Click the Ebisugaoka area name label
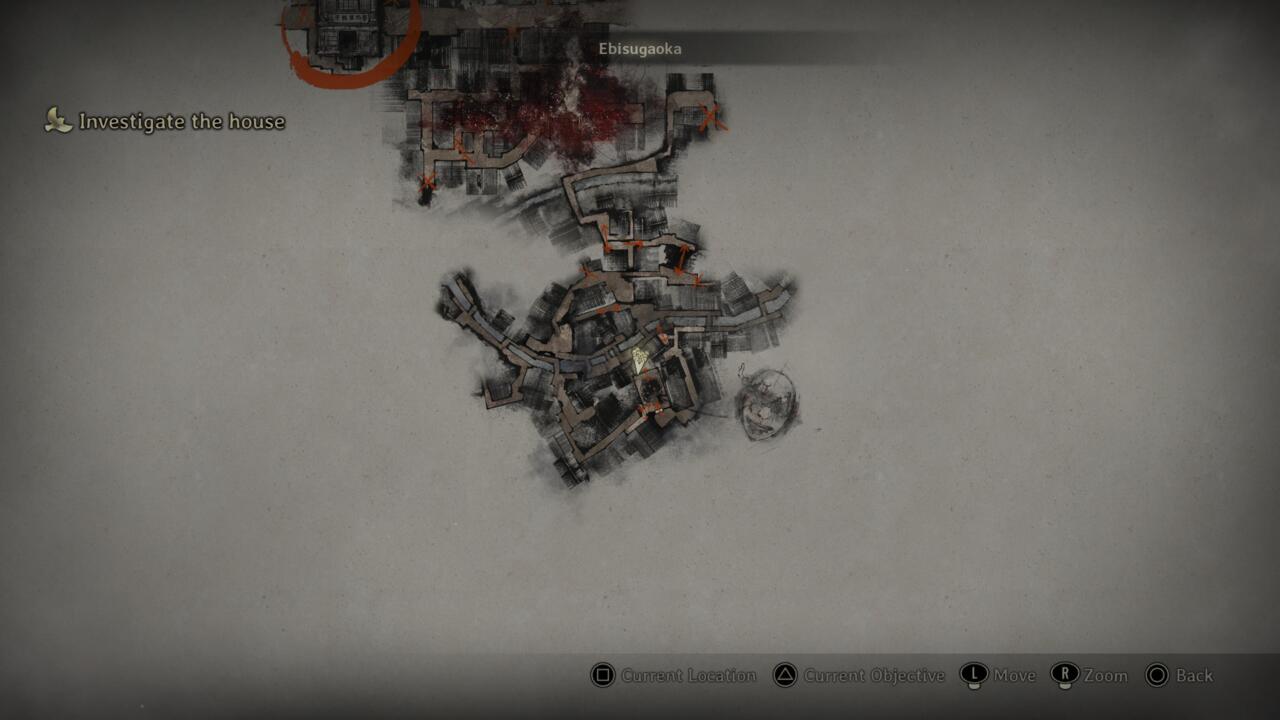The height and width of the screenshot is (720, 1280). (x=640, y=49)
